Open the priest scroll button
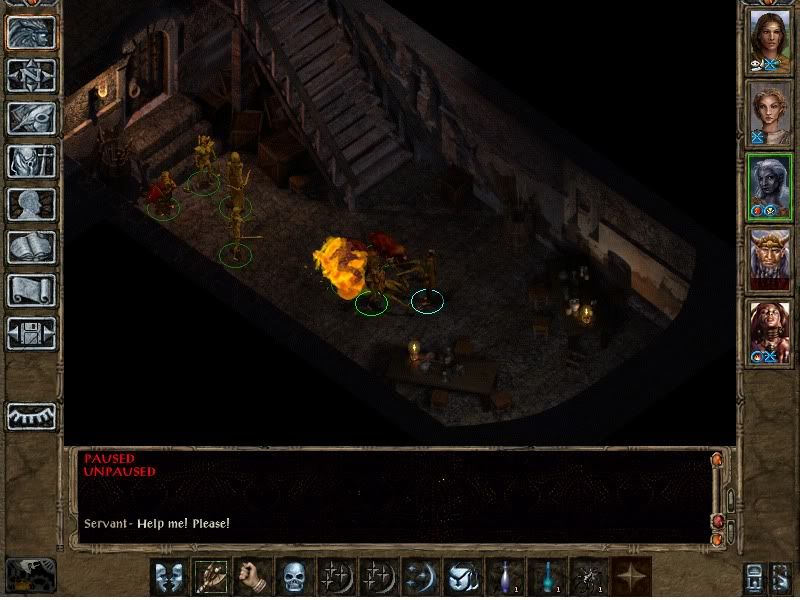Image resolution: width=800 pixels, height=600 pixels. coord(31,290)
